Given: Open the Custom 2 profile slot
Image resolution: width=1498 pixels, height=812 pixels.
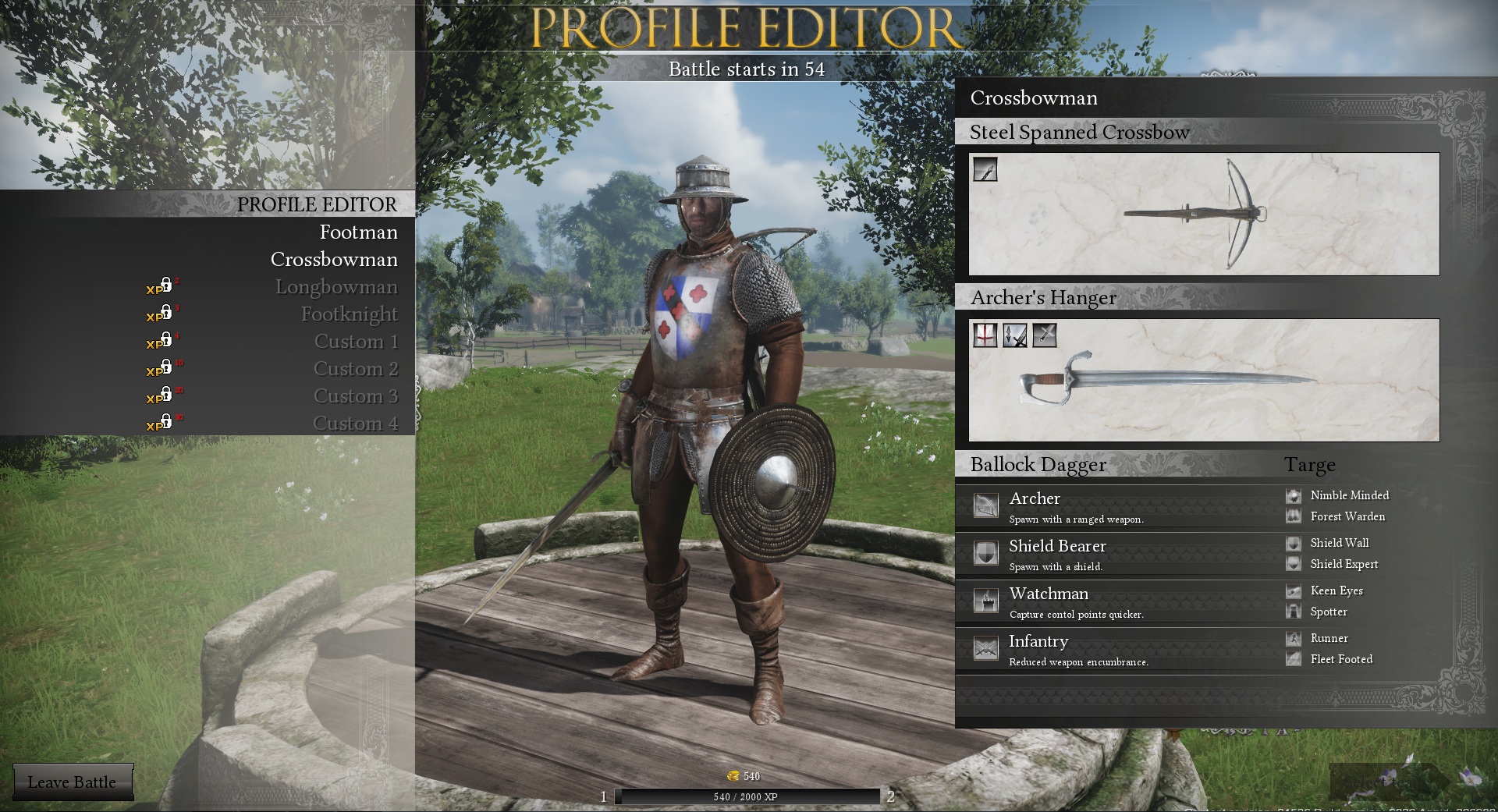Looking at the screenshot, I should click(x=356, y=369).
